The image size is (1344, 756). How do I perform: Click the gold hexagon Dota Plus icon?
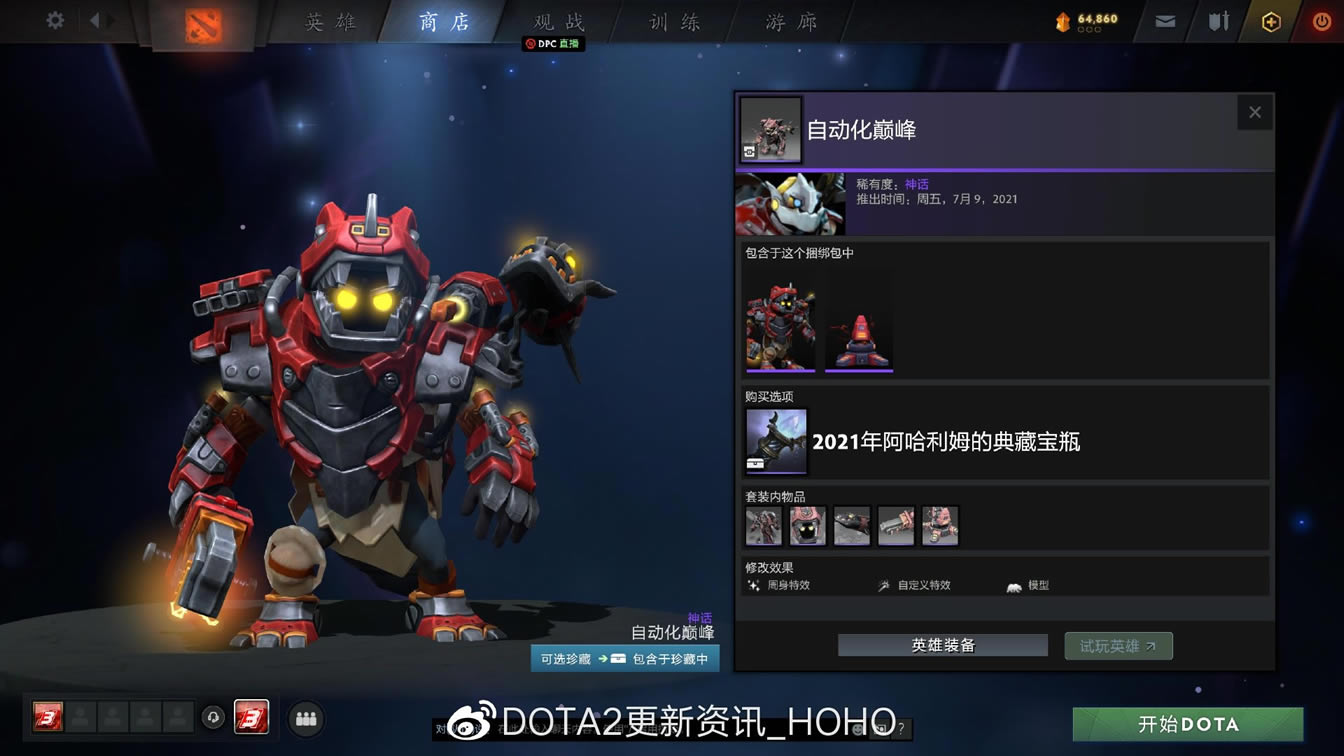pyautogui.click(x=1270, y=19)
